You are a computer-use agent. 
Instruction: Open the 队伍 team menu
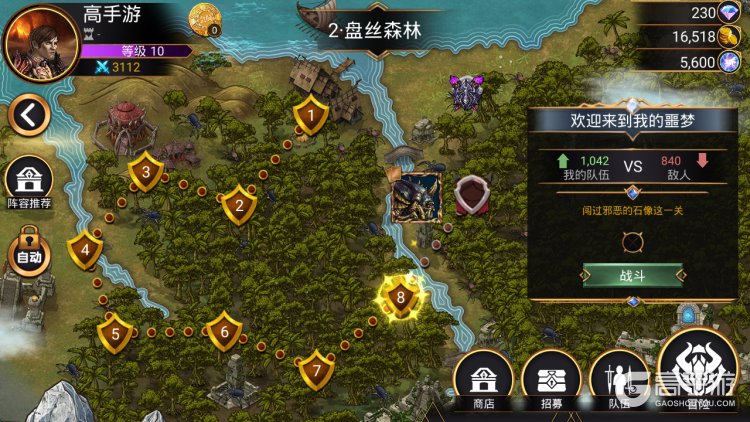[617, 381]
